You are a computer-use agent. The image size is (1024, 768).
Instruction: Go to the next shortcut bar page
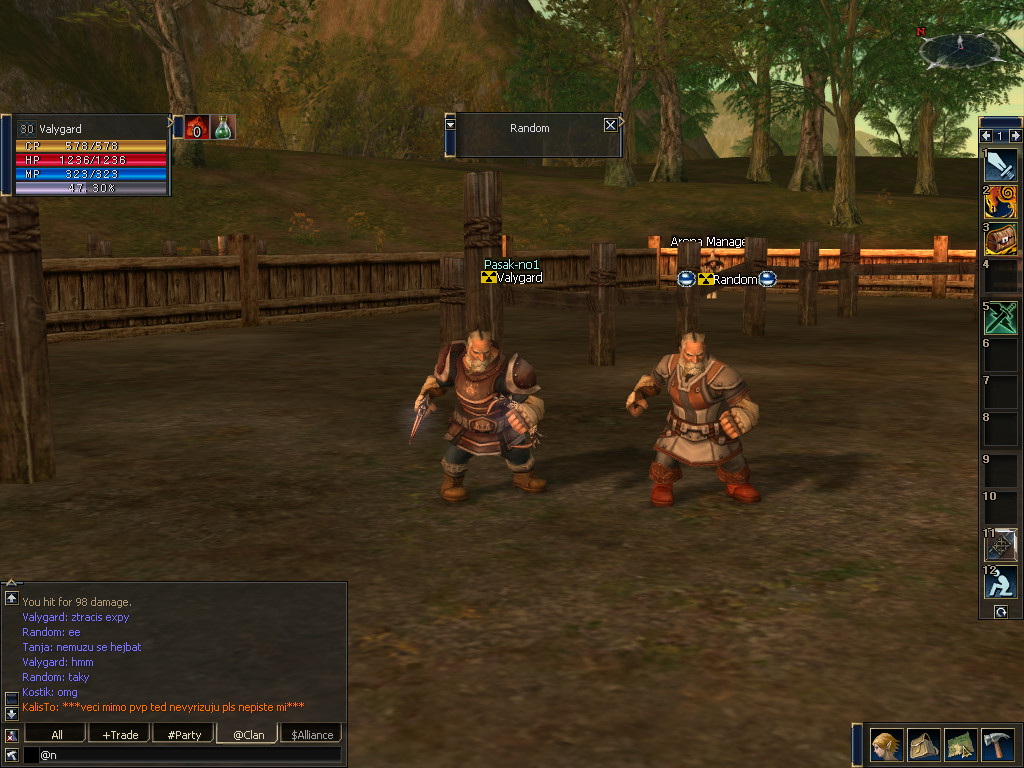click(1015, 136)
